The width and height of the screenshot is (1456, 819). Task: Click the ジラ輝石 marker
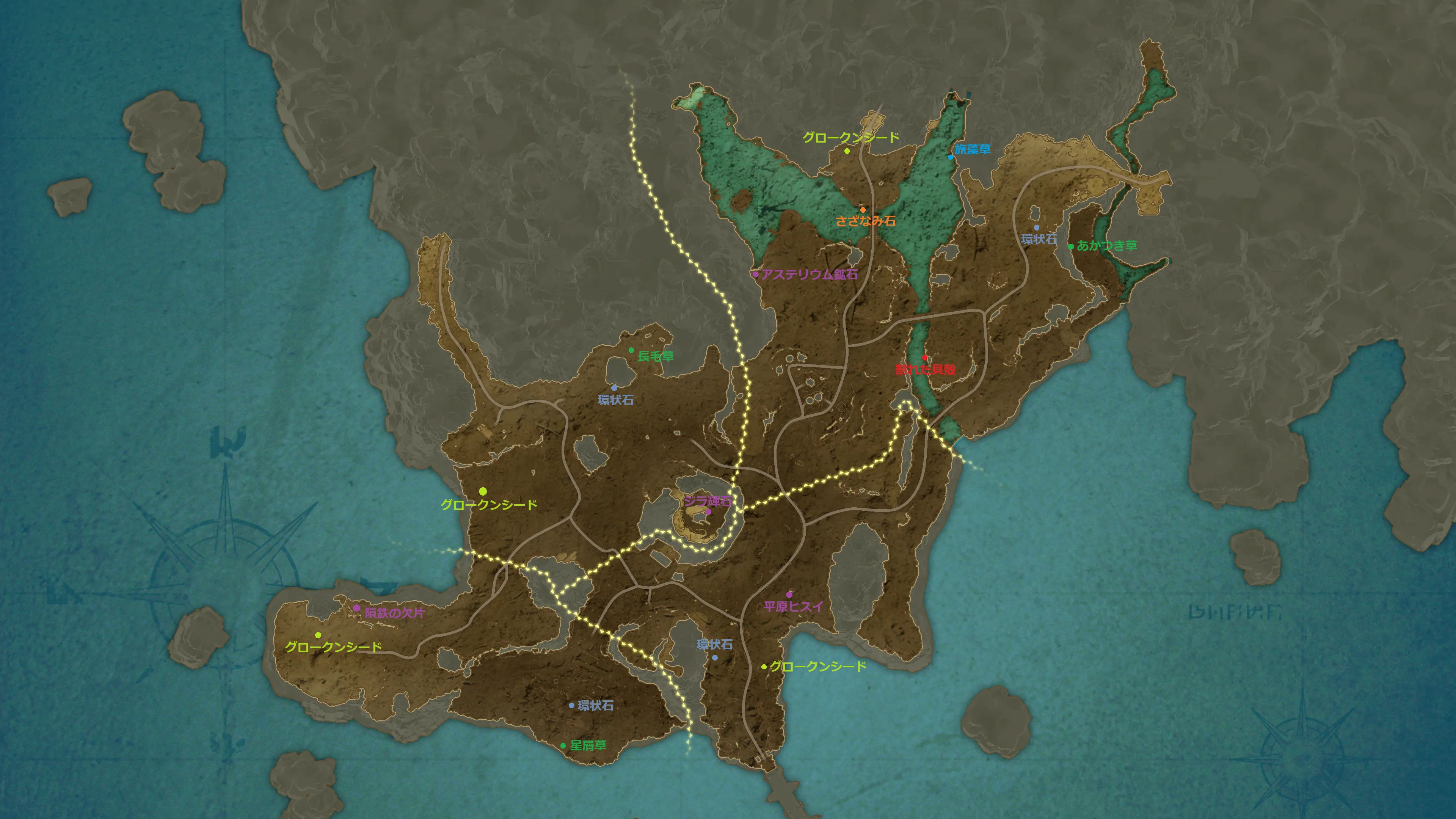[708, 512]
